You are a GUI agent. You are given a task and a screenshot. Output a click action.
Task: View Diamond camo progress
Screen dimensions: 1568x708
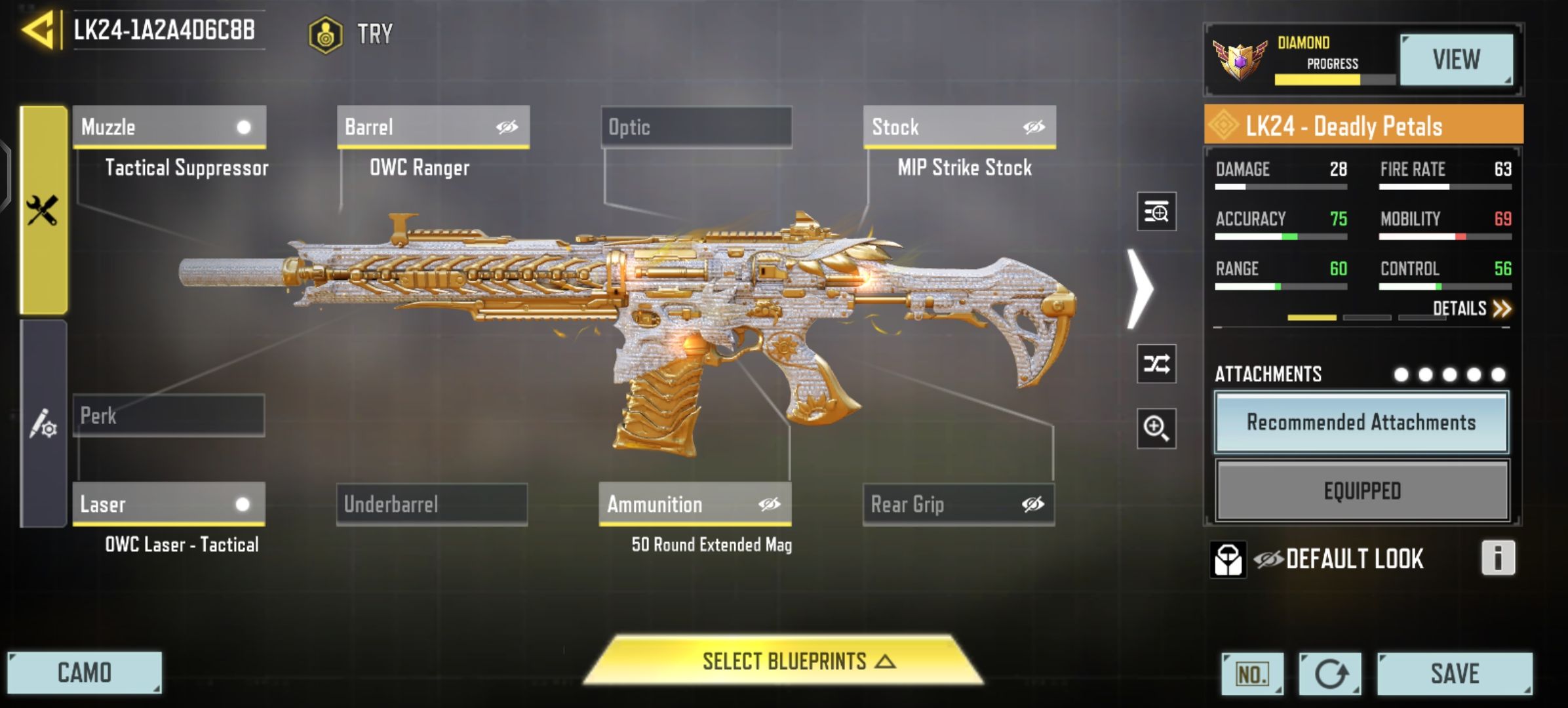coord(1456,60)
